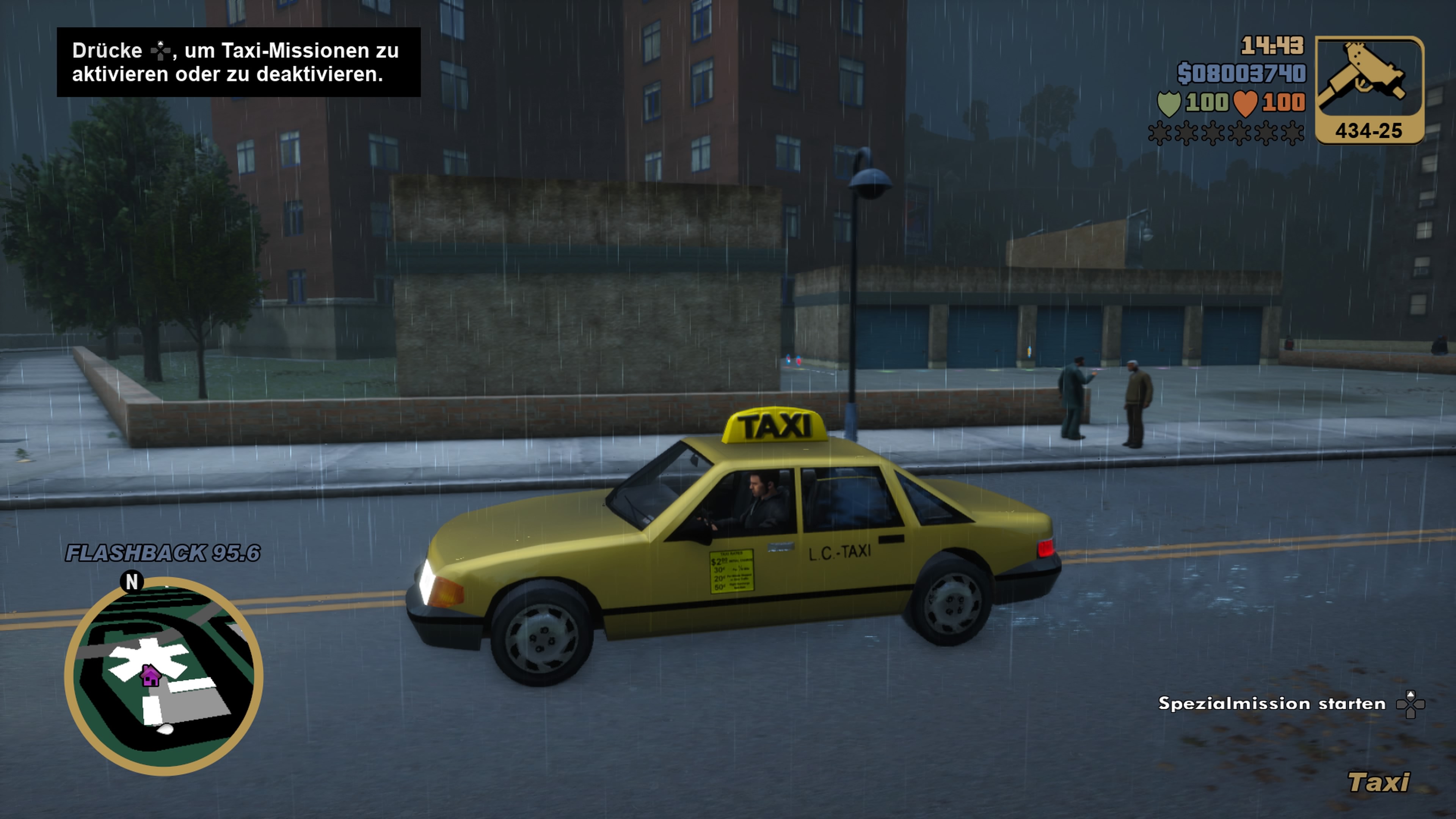Click the wanted level stars
This screenshot has width=1456, height=819.
coord(1225,133)
